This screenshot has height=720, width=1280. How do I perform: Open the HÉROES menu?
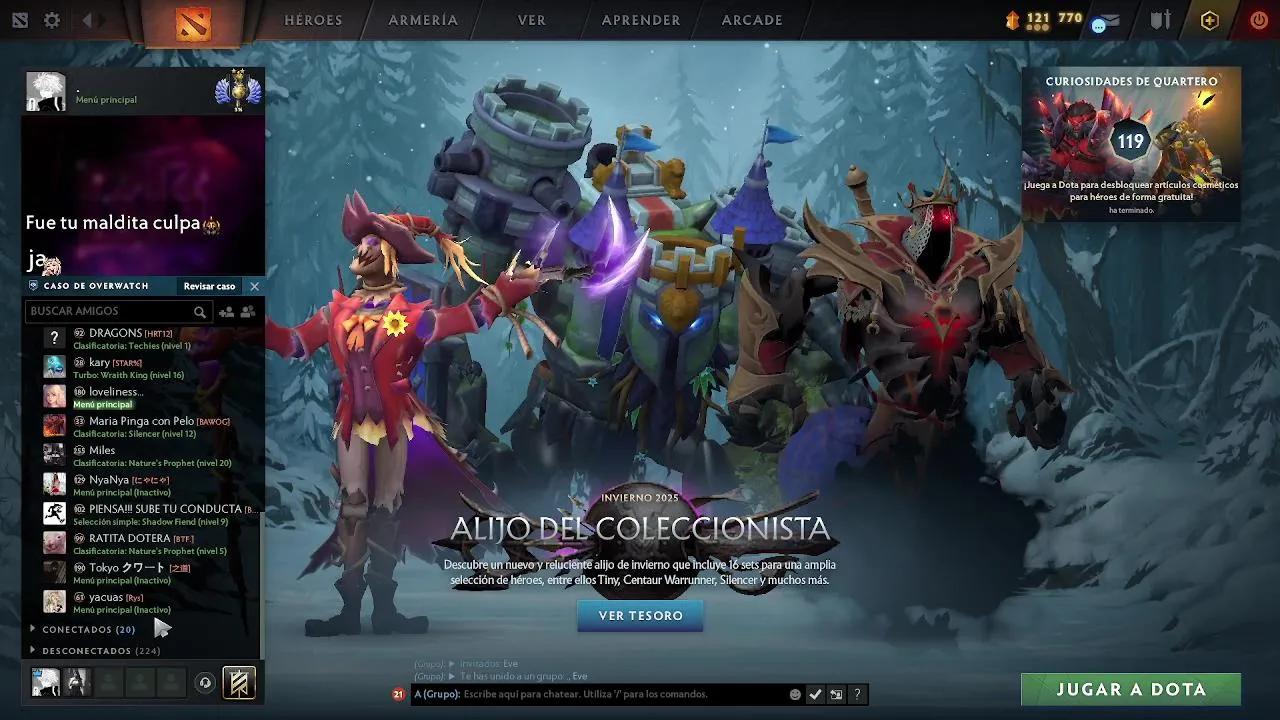(x=314, y=20)
